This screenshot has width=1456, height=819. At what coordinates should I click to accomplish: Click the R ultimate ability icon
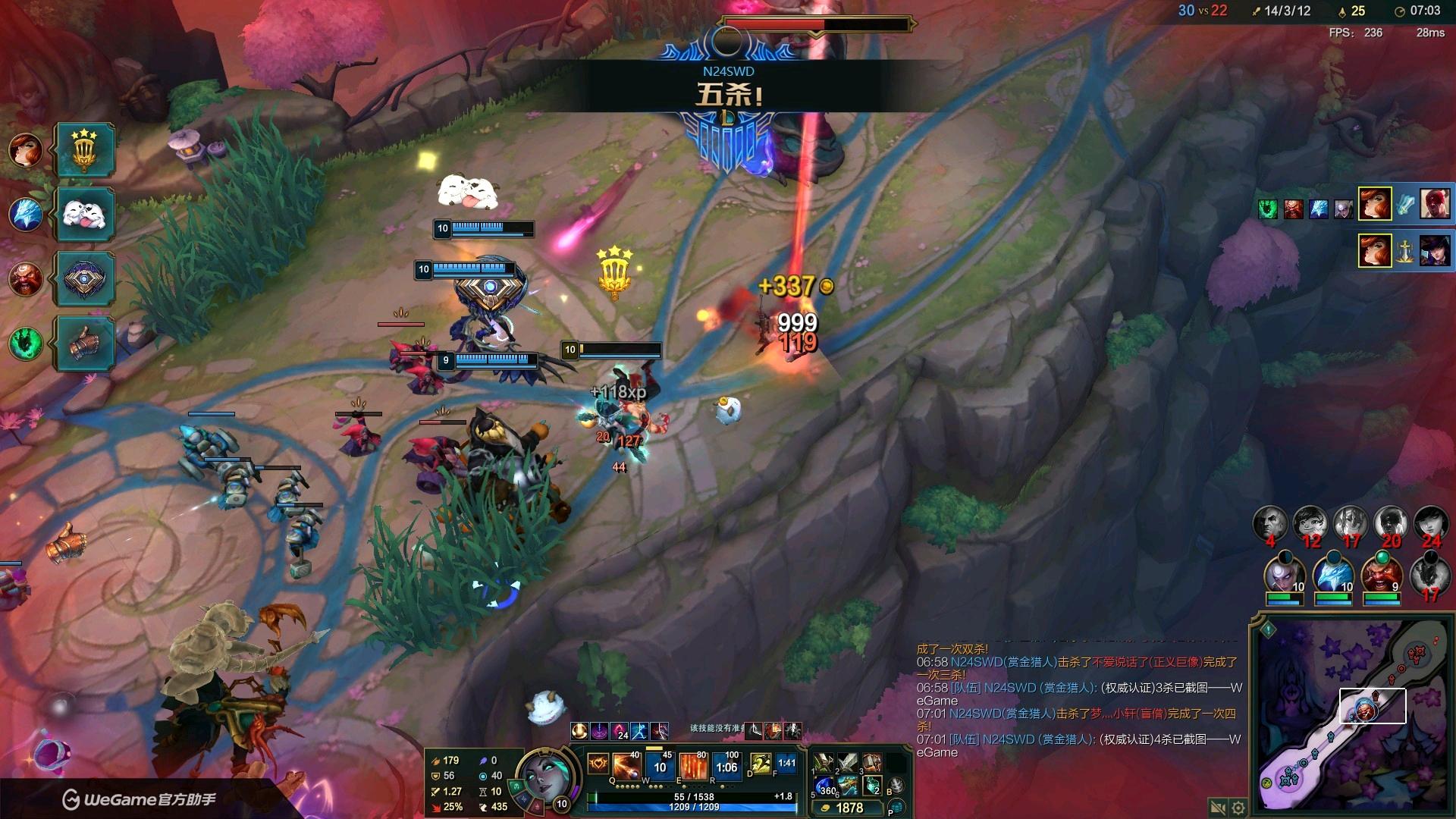click(x=726, y=766)
